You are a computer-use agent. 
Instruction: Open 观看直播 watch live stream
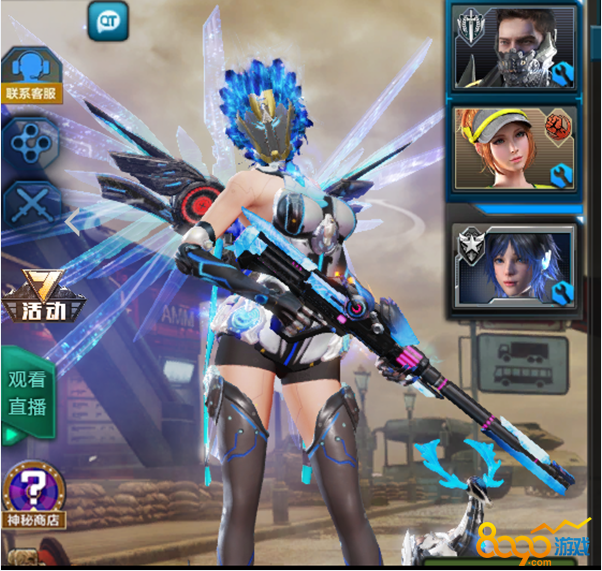pos(28,394)
